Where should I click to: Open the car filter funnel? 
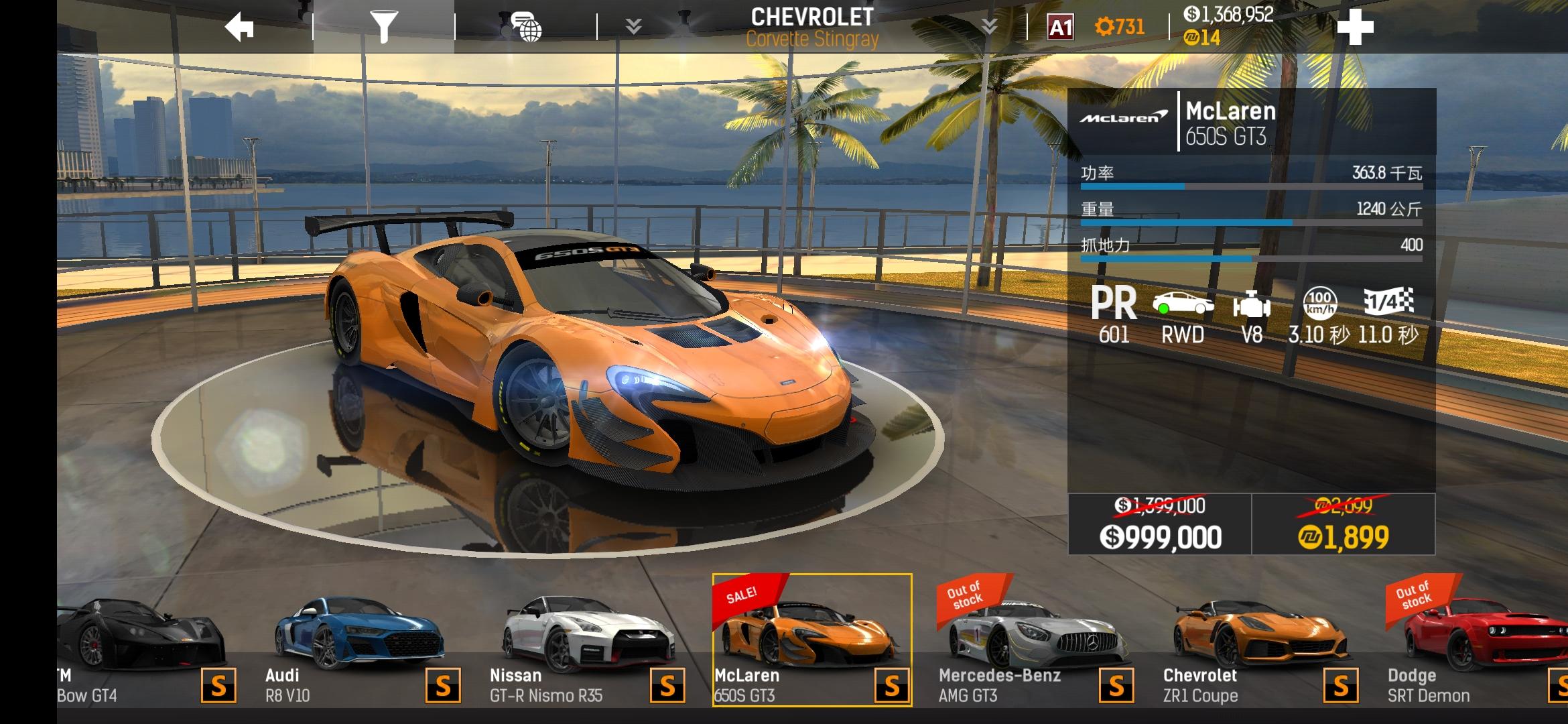[x=384, y=27]
